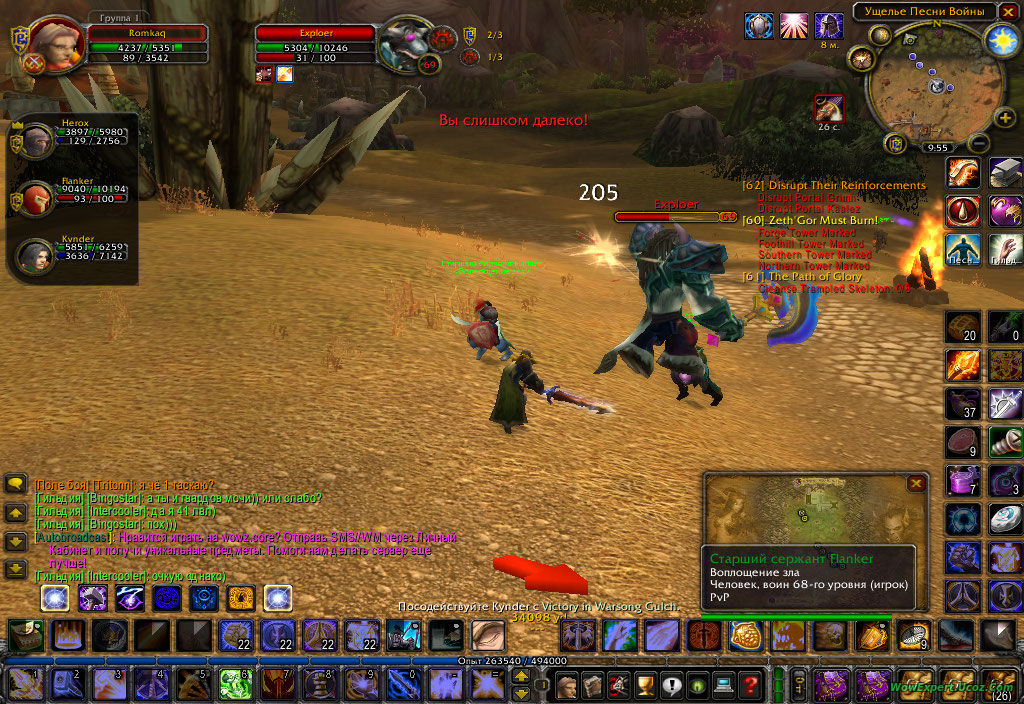1024x704 pixels.
Task: Choose party member Kynder's portrait
Action: tap(38, 255)
